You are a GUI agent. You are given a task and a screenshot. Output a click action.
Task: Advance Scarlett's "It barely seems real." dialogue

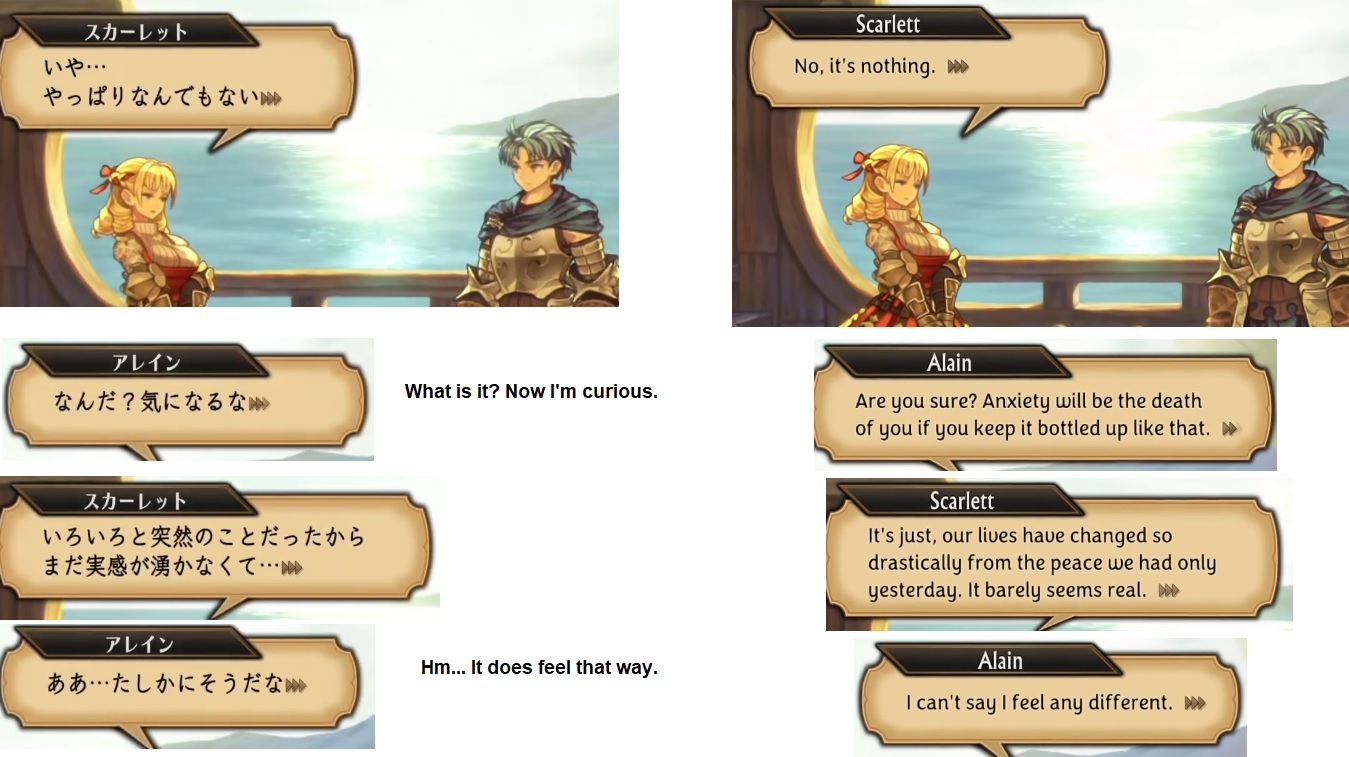click(1168, 591)
